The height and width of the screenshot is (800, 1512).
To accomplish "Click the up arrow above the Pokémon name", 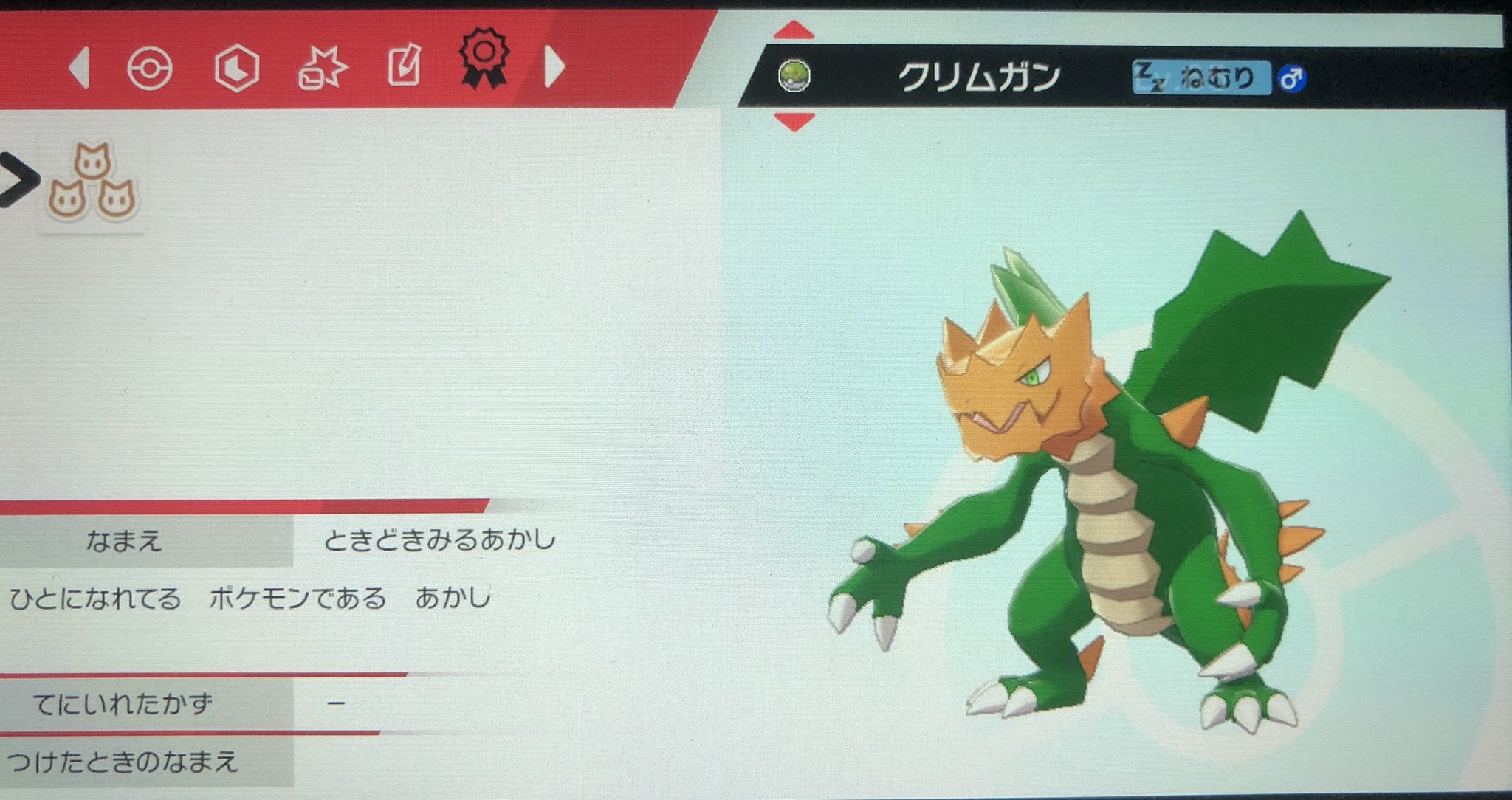I will tap(795, 30).
